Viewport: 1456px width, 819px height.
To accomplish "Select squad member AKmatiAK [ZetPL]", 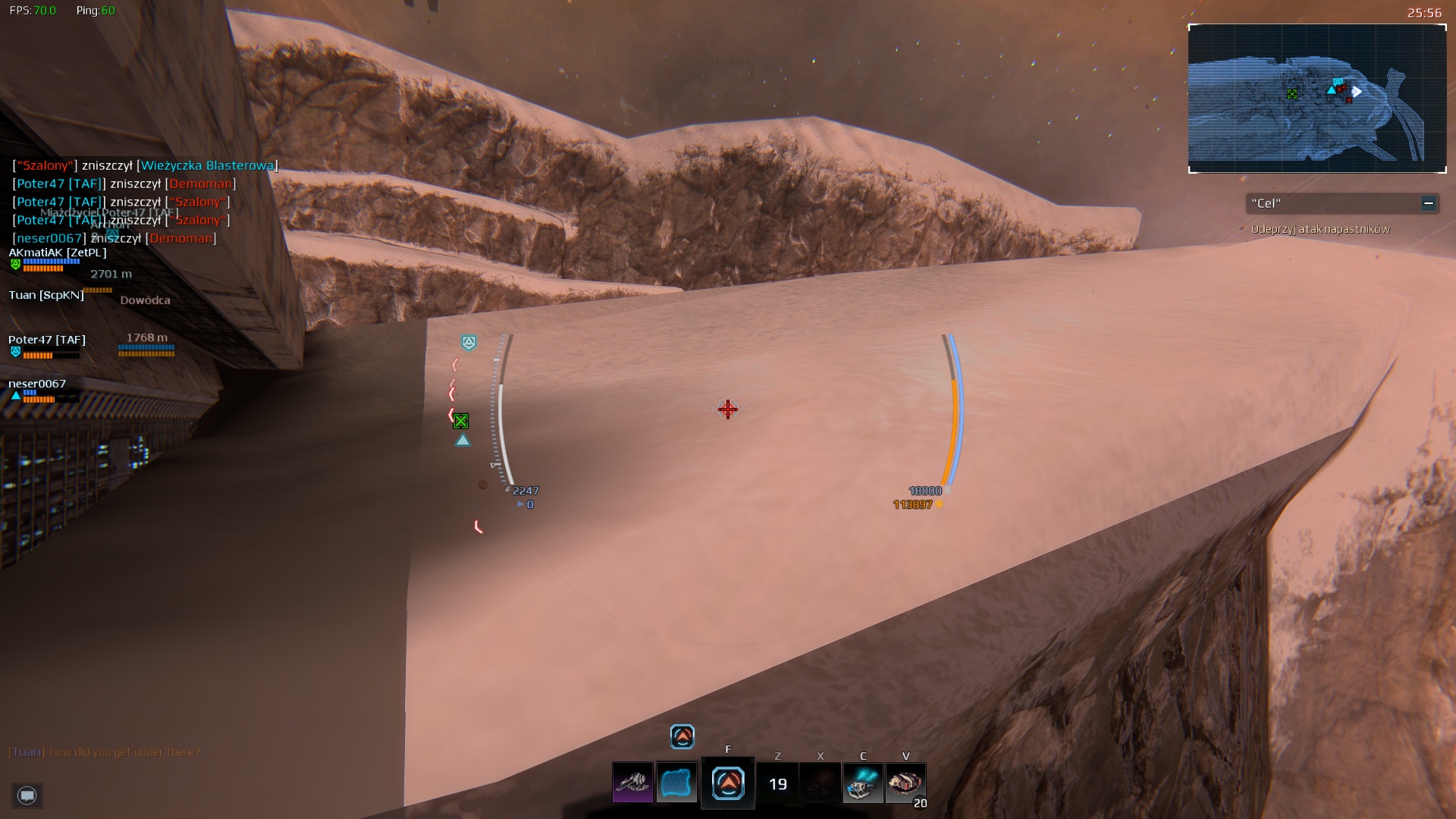I will pyautogui.click(x=58, y=253).
